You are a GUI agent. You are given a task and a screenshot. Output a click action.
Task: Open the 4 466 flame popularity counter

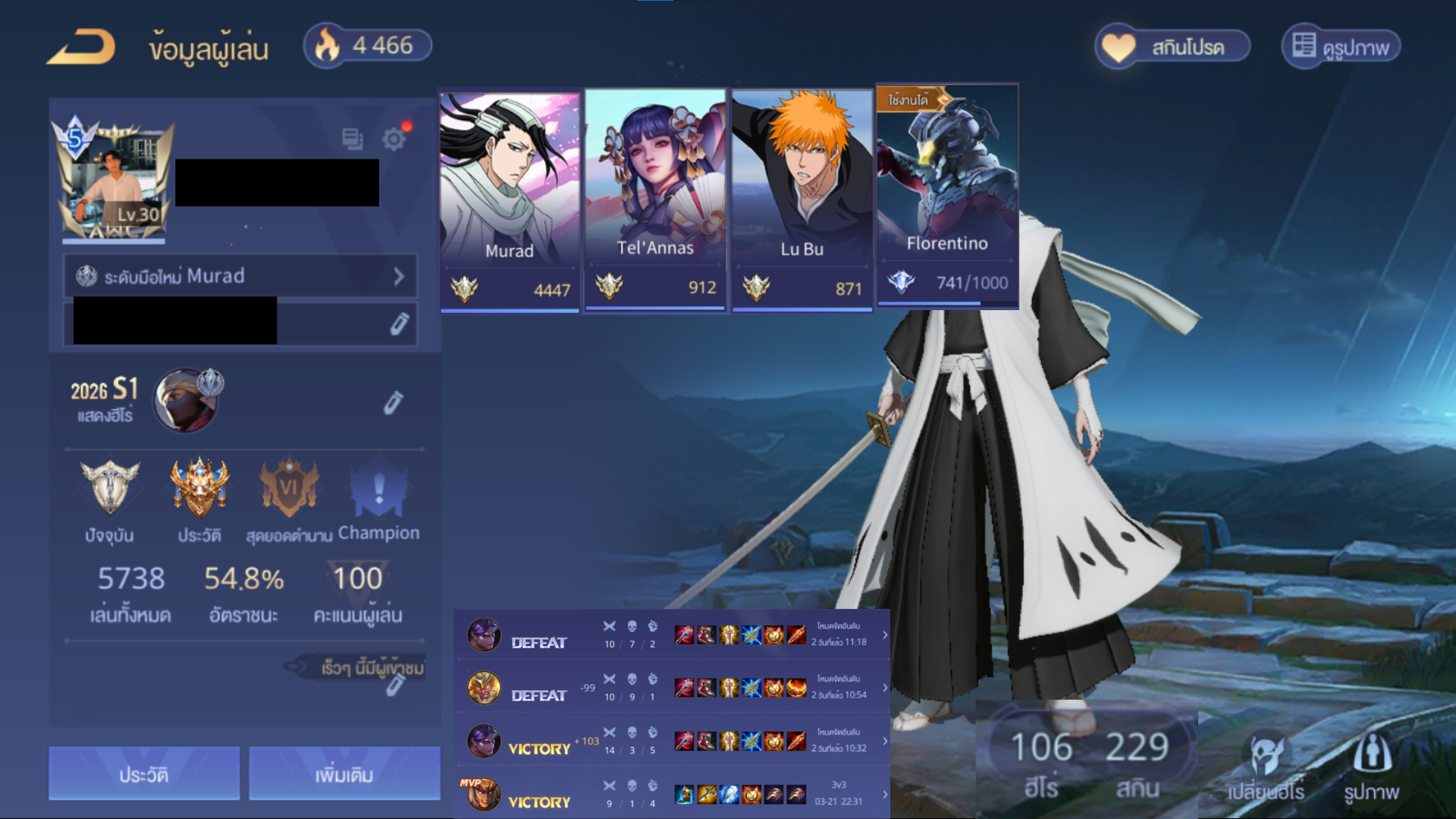pos(368,45)
